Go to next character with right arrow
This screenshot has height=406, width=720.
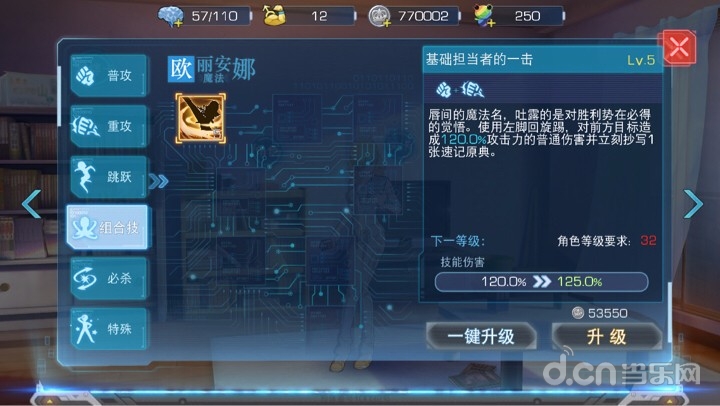(693, 204)
